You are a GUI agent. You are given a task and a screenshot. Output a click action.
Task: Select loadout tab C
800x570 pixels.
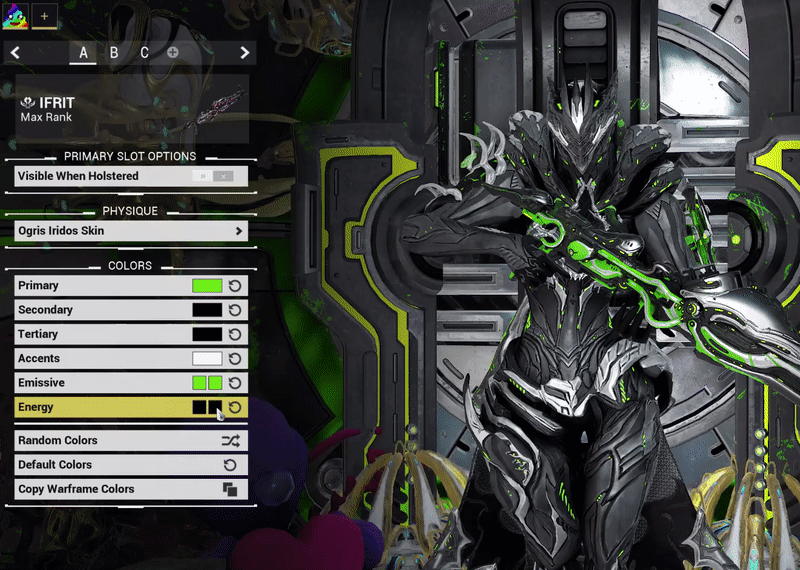(144, 53)
